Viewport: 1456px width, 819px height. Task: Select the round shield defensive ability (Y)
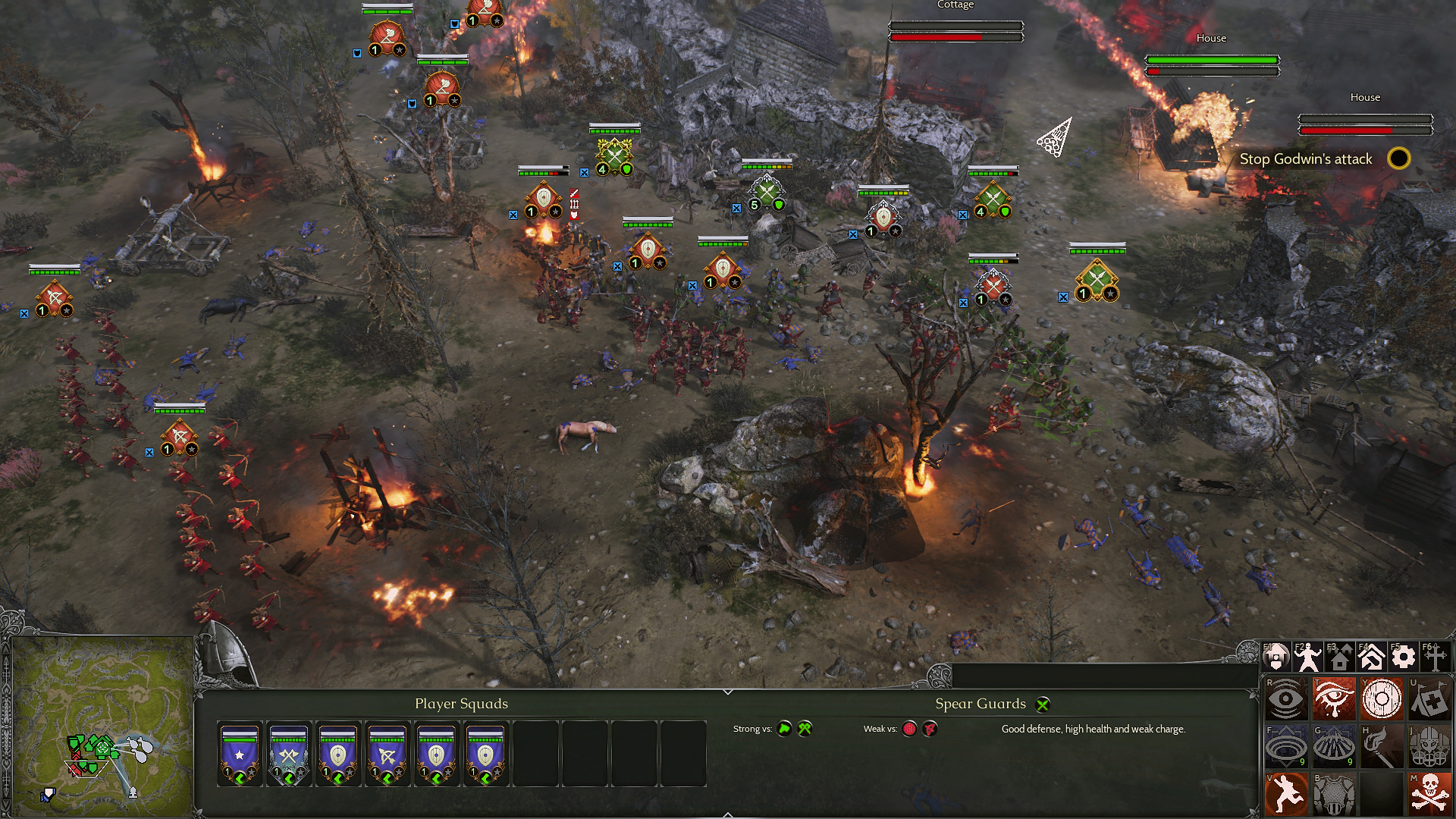coord(1382,698)
